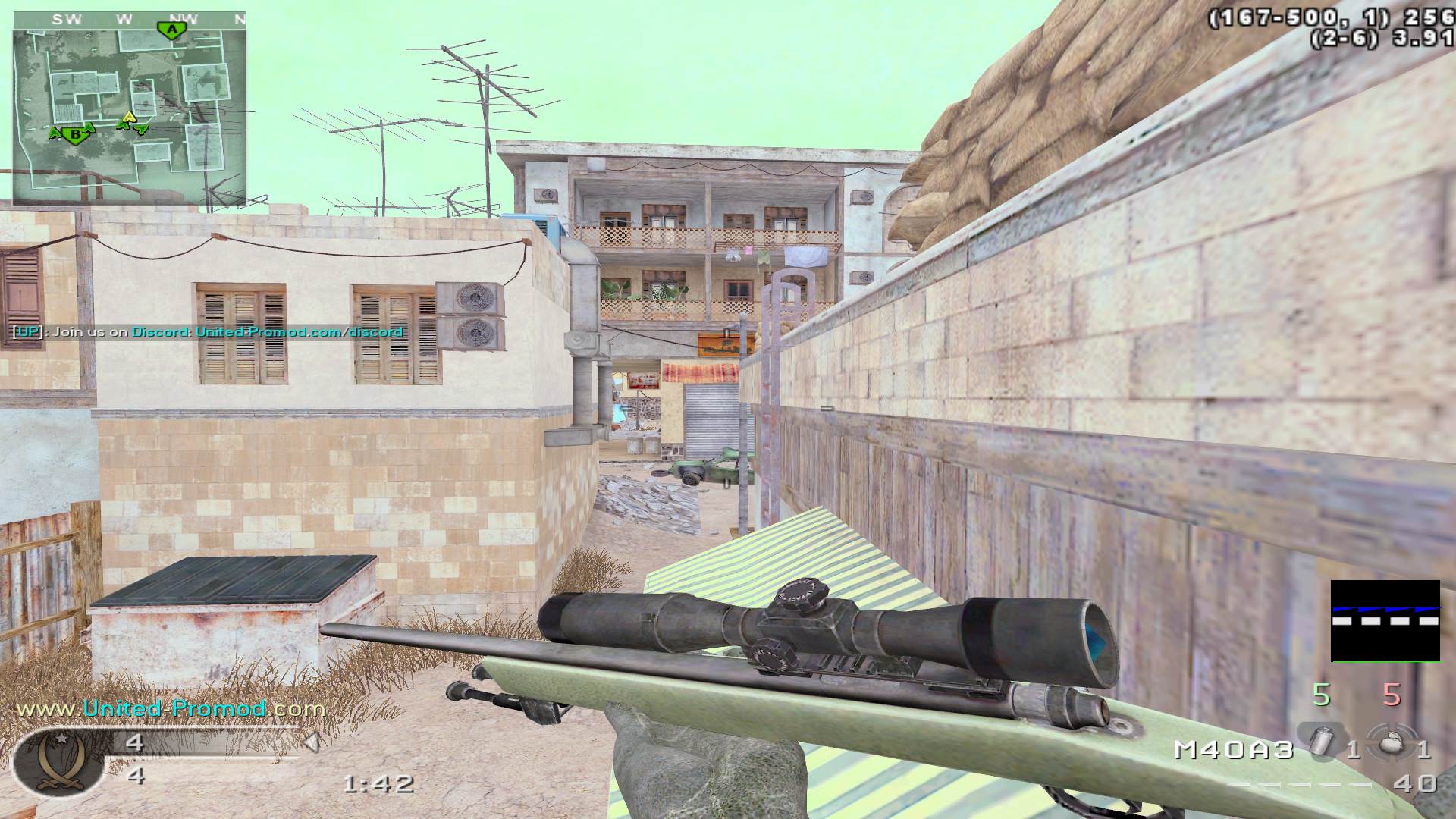The image size is (1456, 819).
Task: Click the yellow player arrow on the minimap
Action: click(129, 117)
